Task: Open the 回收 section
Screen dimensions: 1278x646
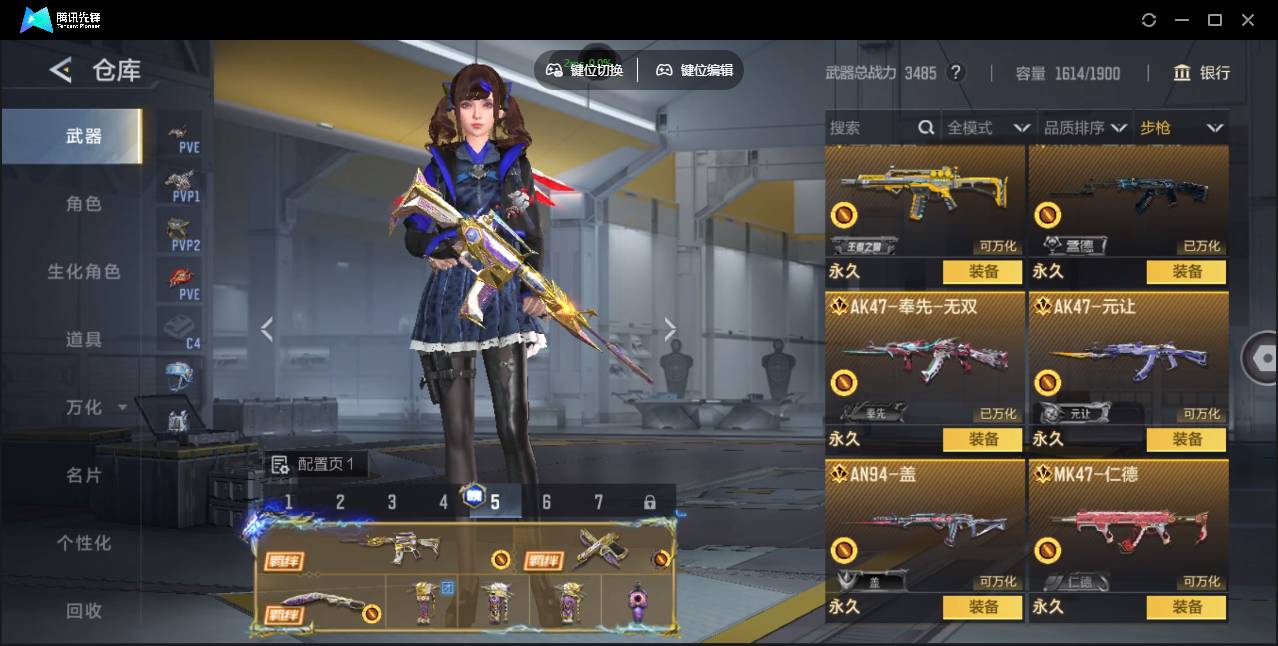Action: point(84,610)
